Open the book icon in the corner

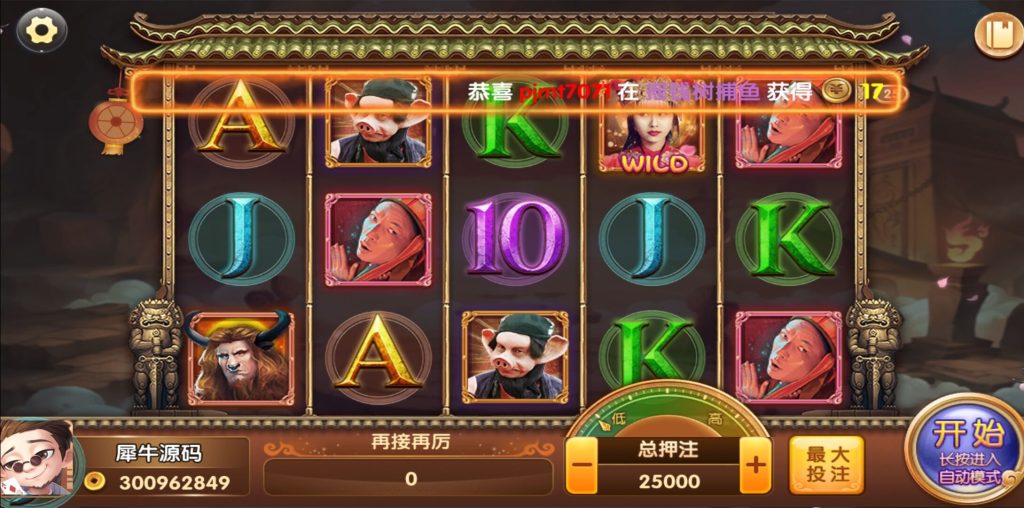click(x=998, y=34)
